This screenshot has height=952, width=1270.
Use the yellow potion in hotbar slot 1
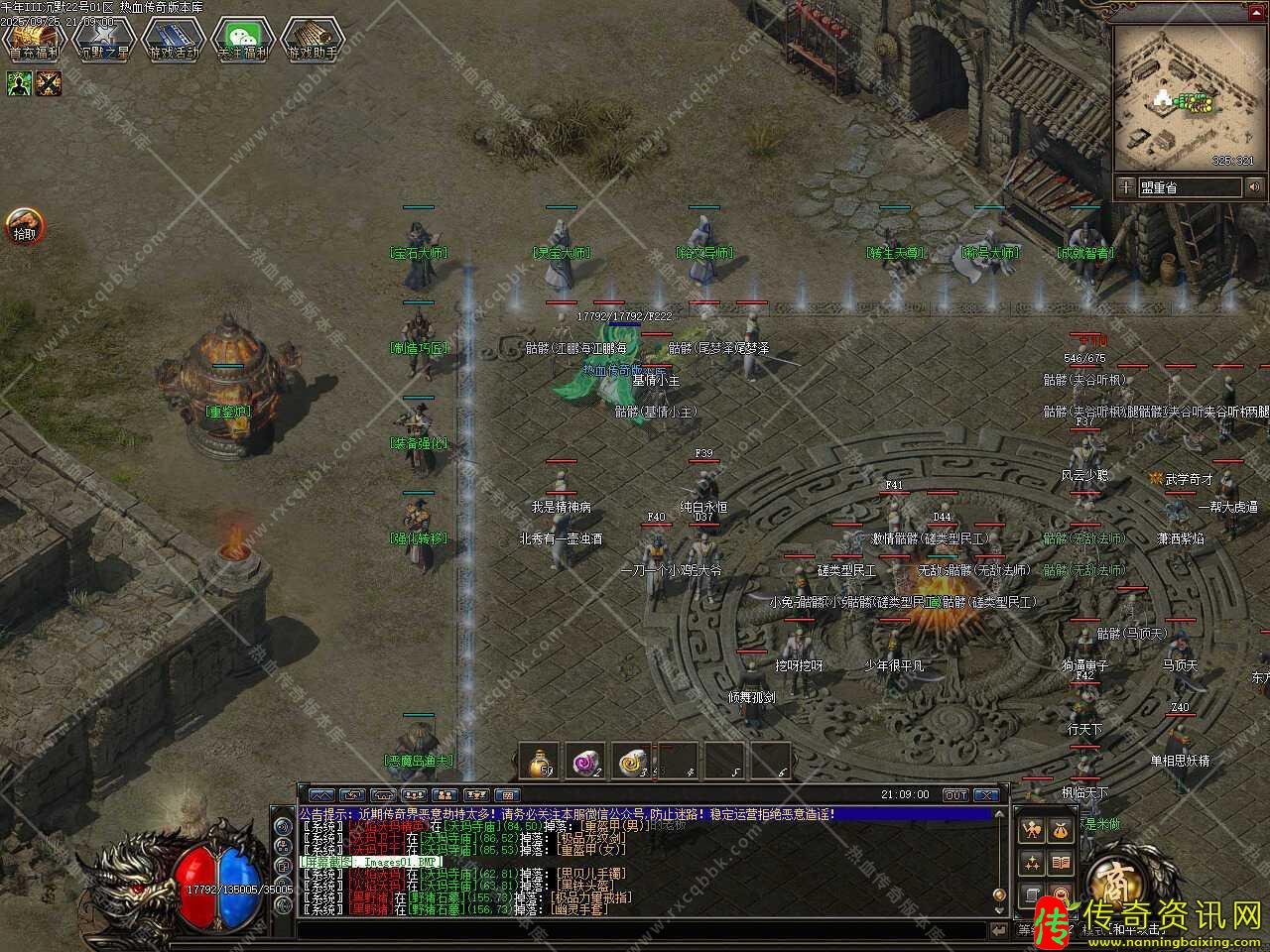(x=541, y=761)
